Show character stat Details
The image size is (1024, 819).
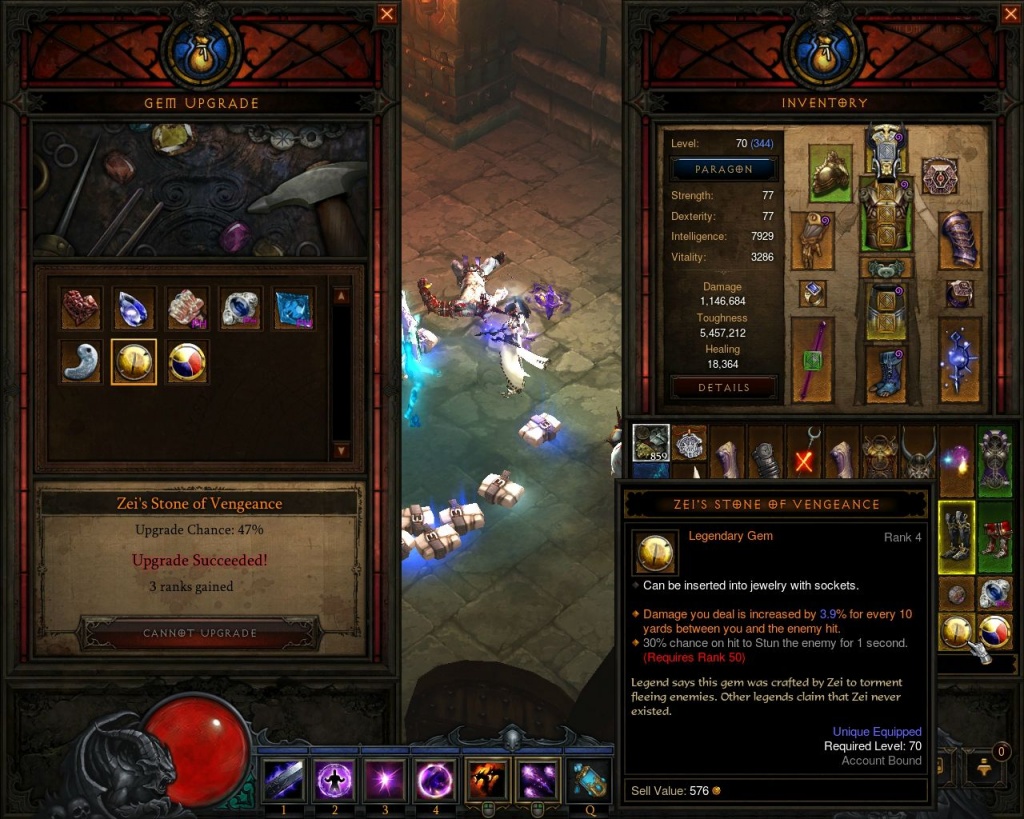(x=724, y=387)
